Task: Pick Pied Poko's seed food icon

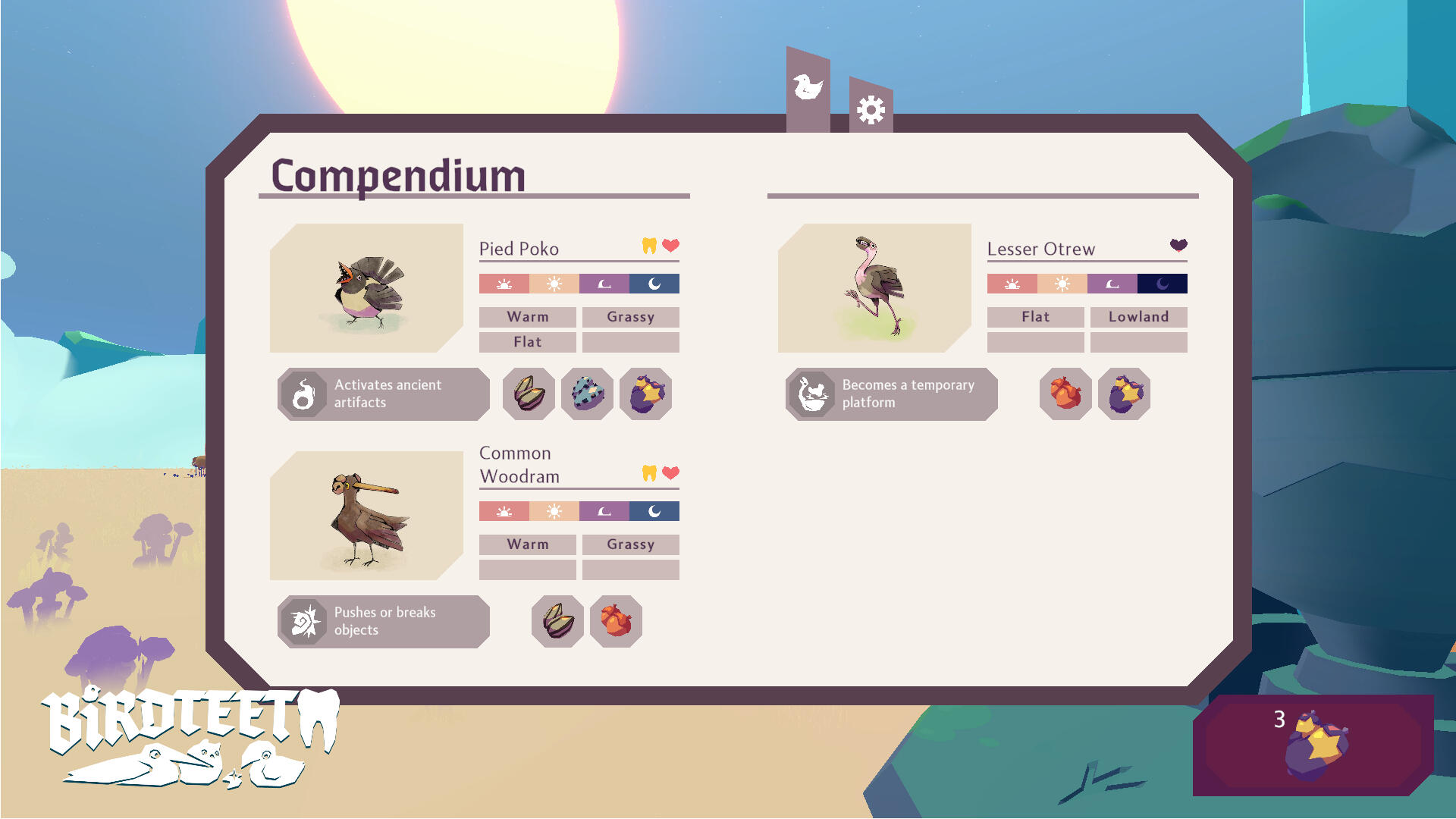Action: [x=529, y=394]
